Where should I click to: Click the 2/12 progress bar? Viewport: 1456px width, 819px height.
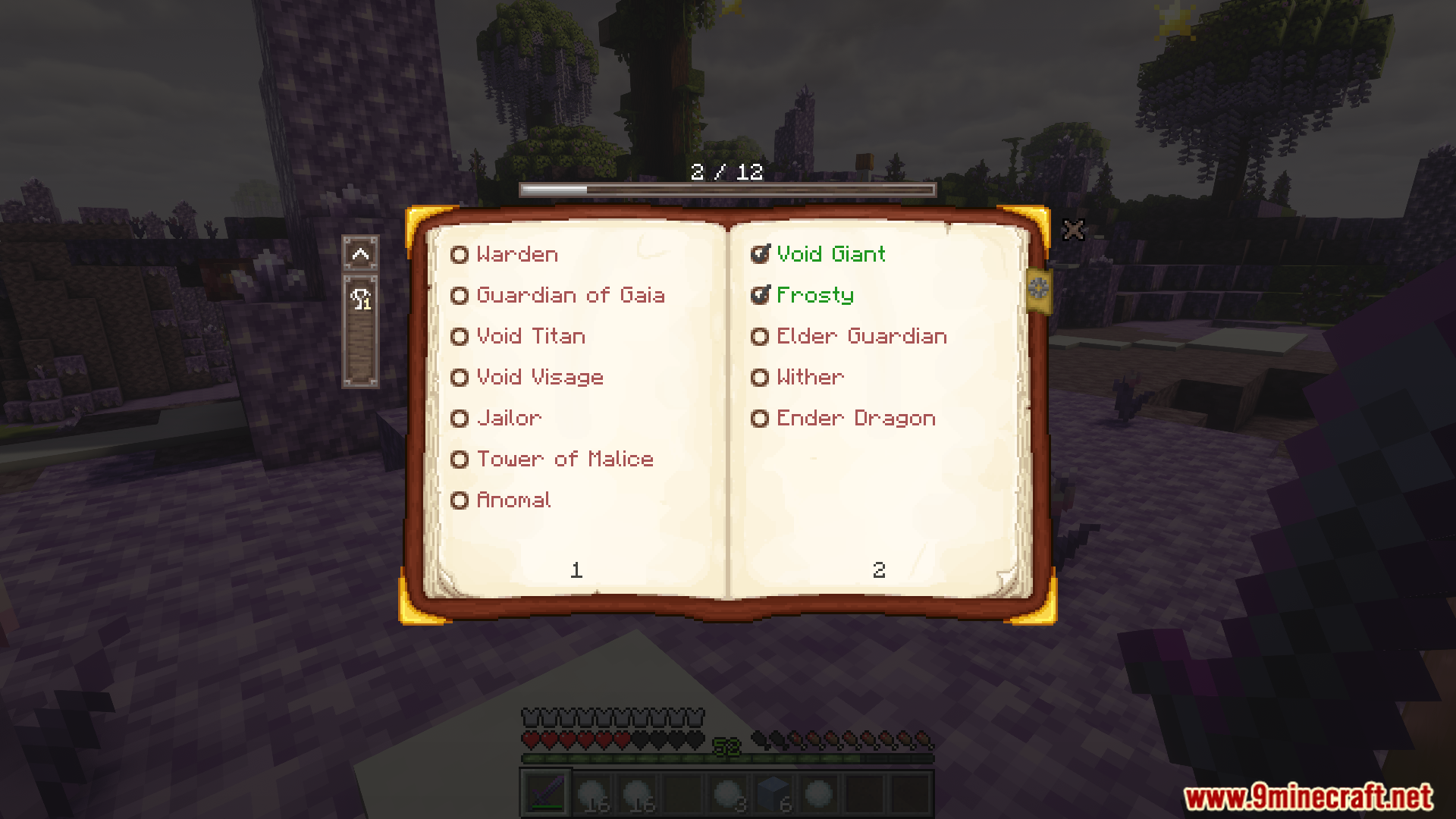(x=725, y=190)
